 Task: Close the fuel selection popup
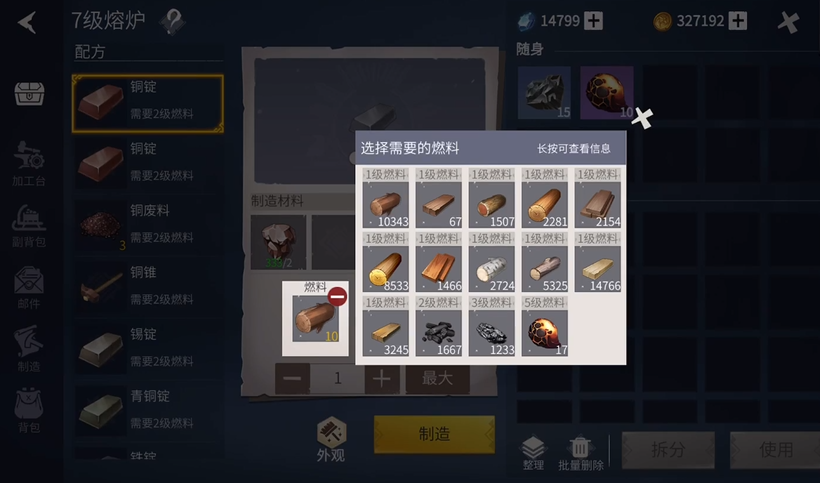point(643,118)
